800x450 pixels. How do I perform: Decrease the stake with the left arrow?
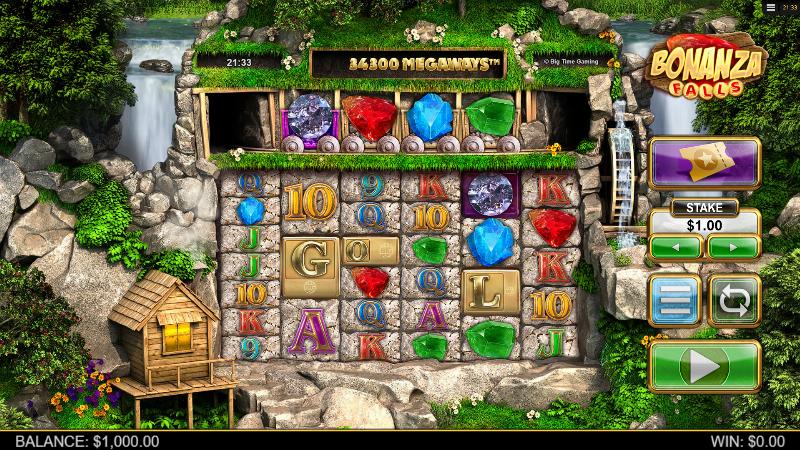pos(675,246)
